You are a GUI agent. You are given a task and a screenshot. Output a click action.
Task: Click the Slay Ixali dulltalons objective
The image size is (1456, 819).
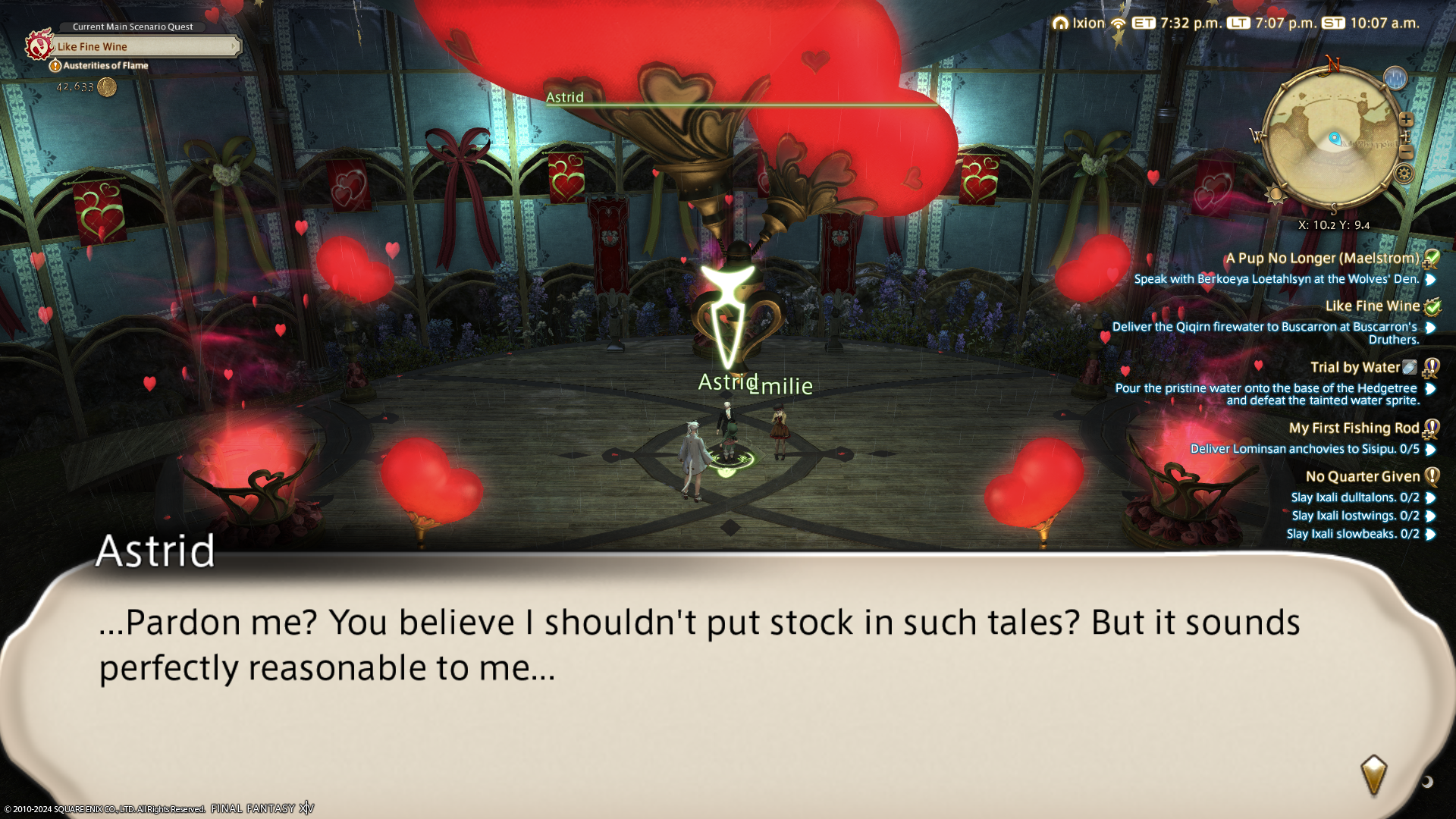[x=1354, y=497]
